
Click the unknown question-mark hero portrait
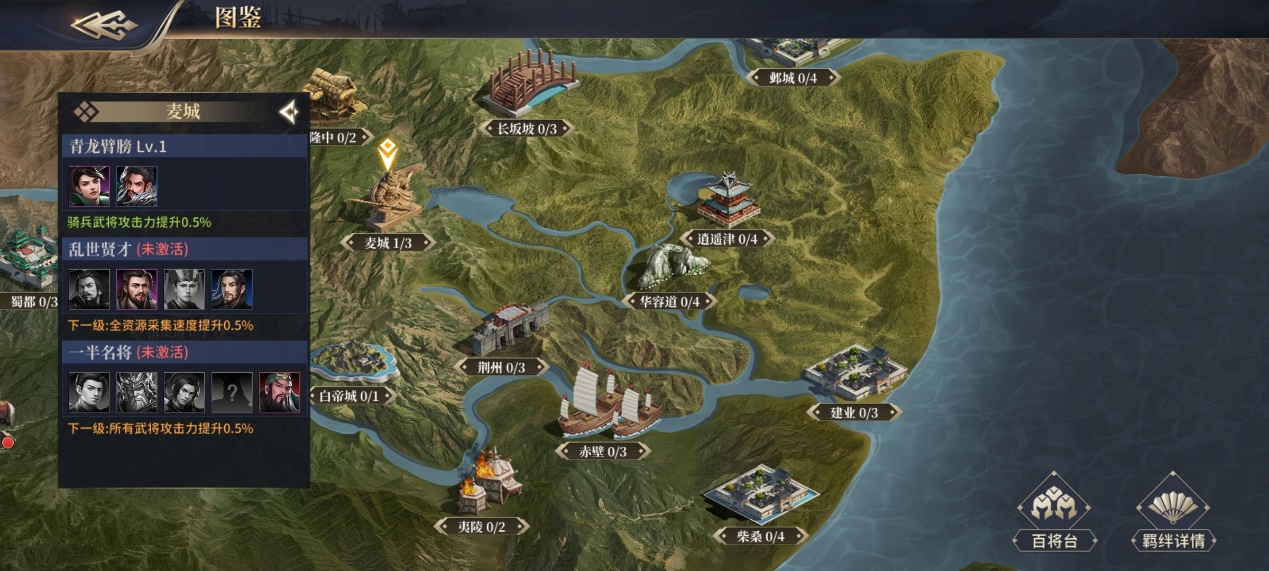pyautogui.click(x=232, y=392)
